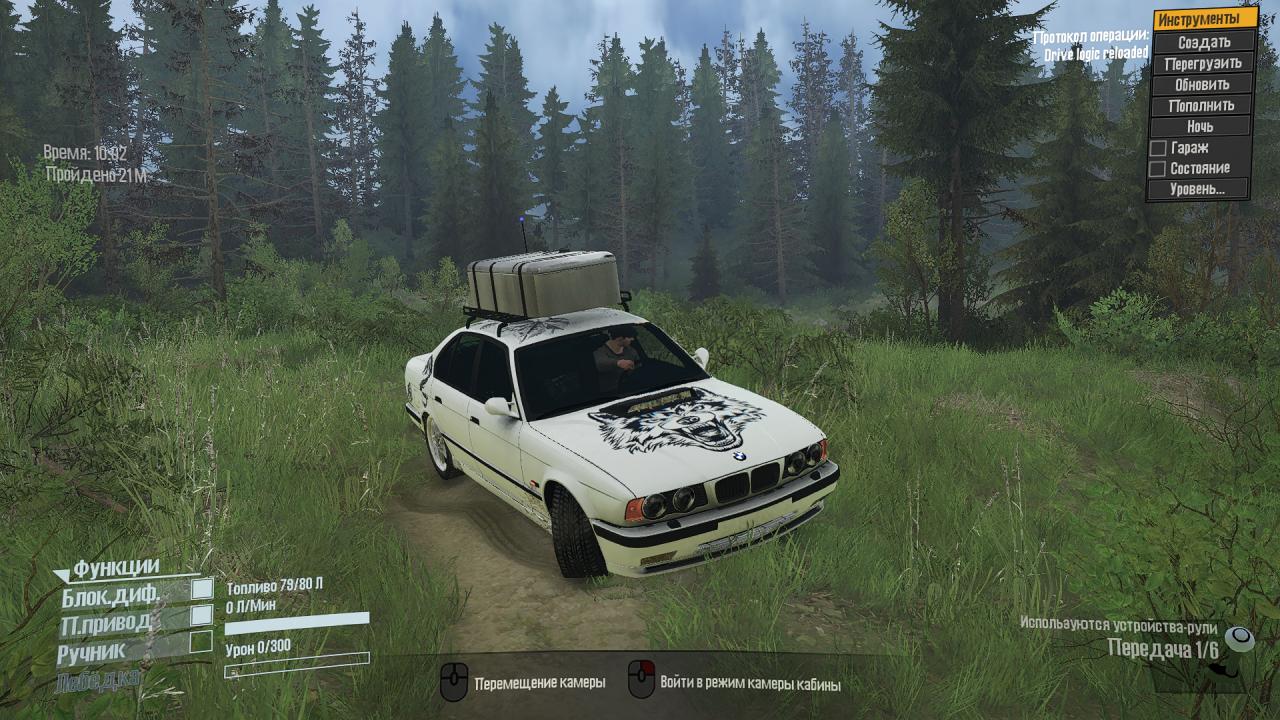Image resolution: width=1280 pixels, height=720 pixels.
Task: Choose the Обновить option
Action: pyautogui.click(x=1203, y=84)
